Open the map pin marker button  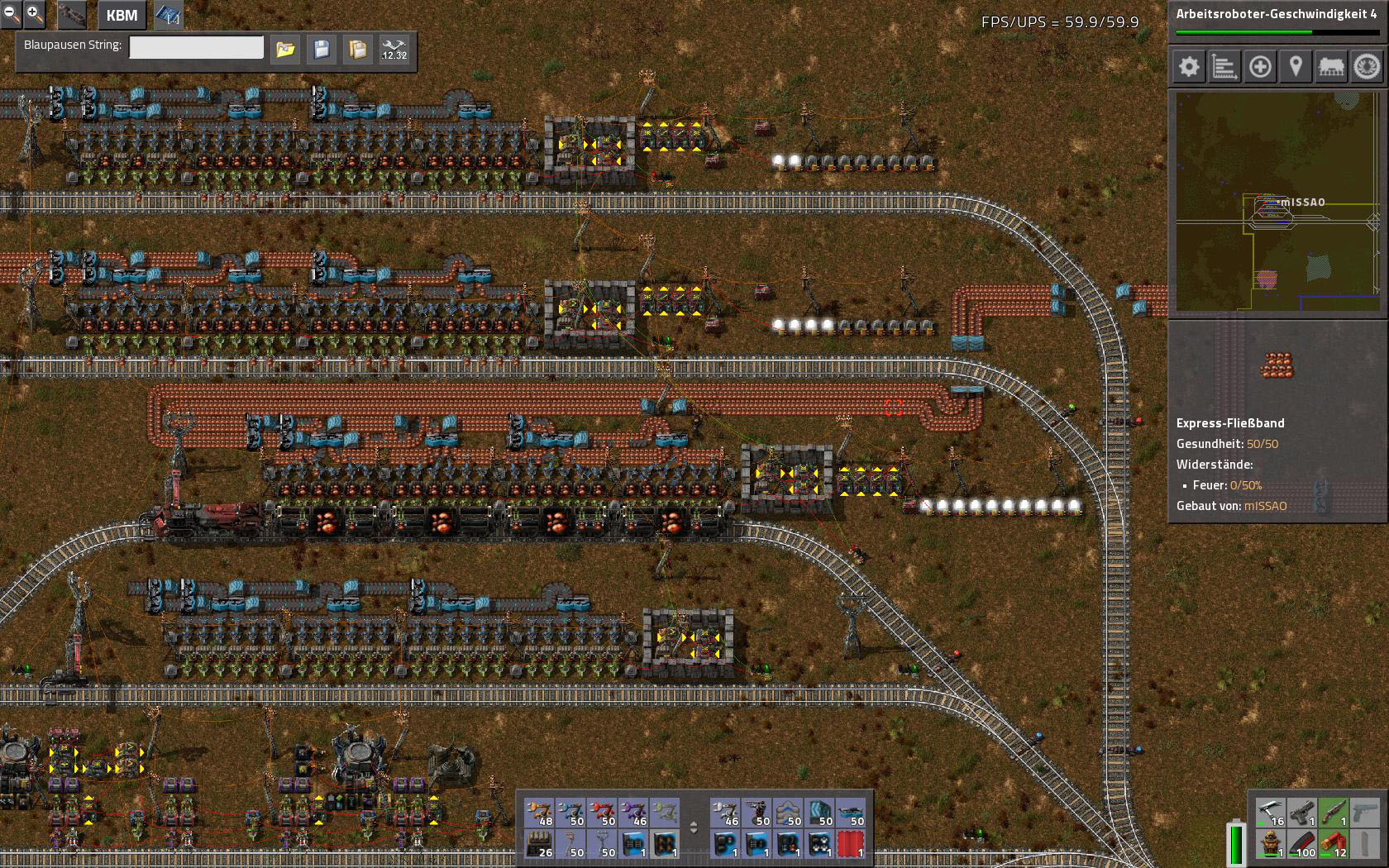pyautogui.click(x=1296, y=67)
